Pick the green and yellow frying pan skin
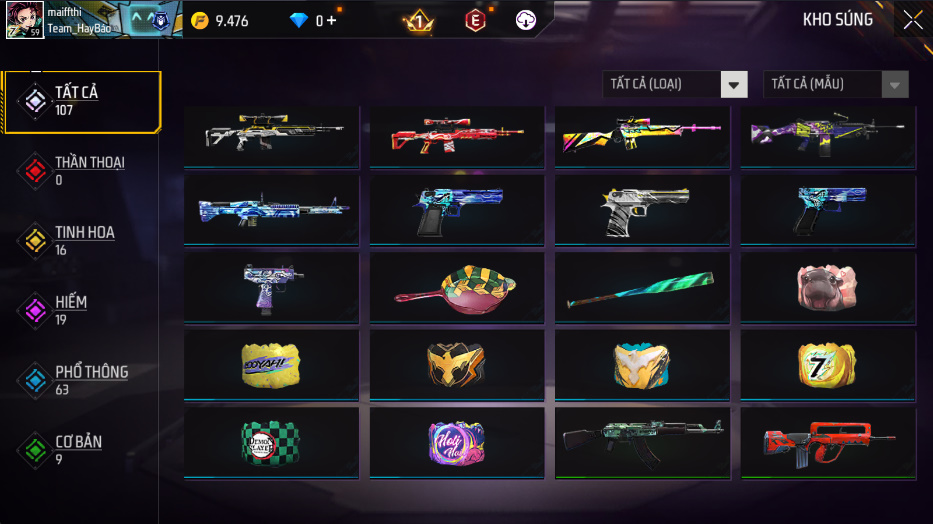 [456, 287]
